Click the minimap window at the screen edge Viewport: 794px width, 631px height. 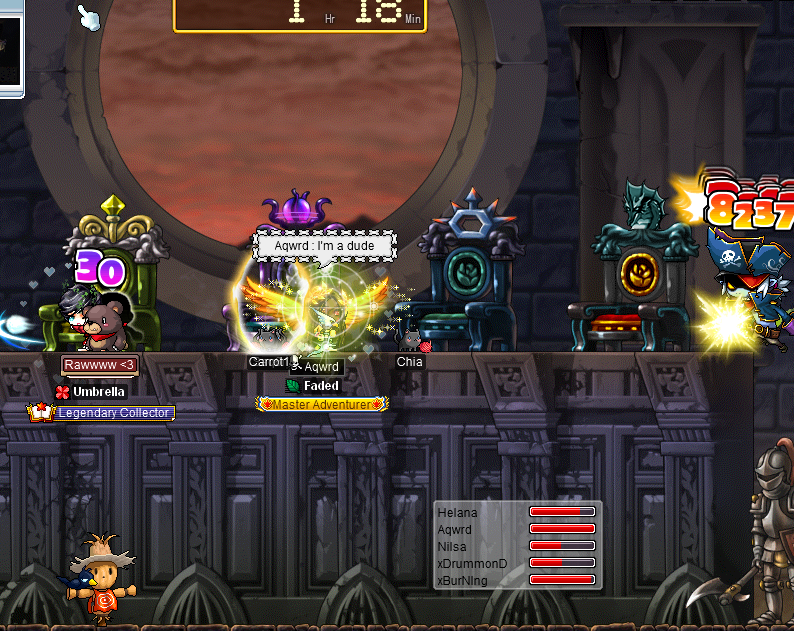point(10,48)
